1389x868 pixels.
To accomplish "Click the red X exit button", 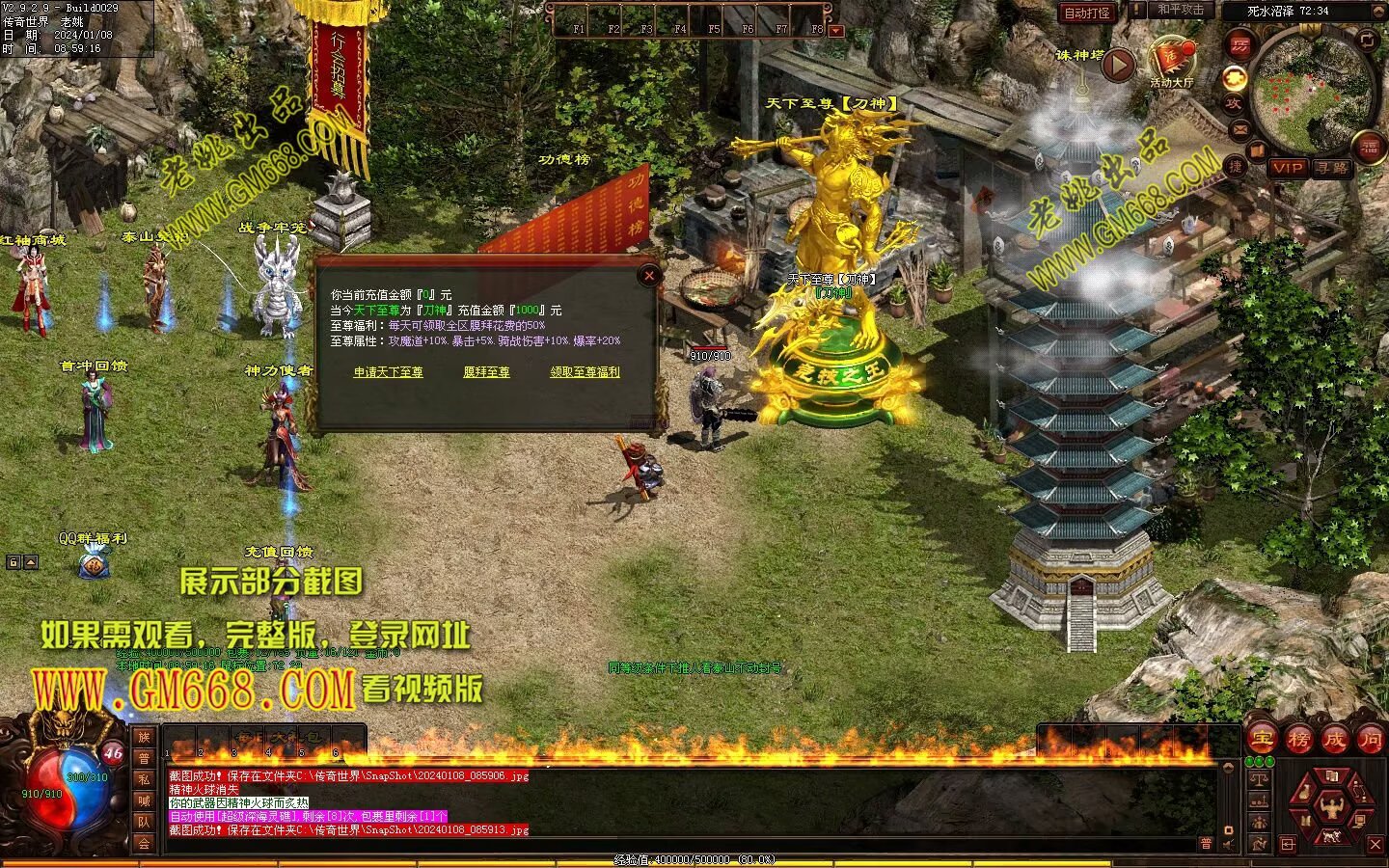I will (1375, 845).
